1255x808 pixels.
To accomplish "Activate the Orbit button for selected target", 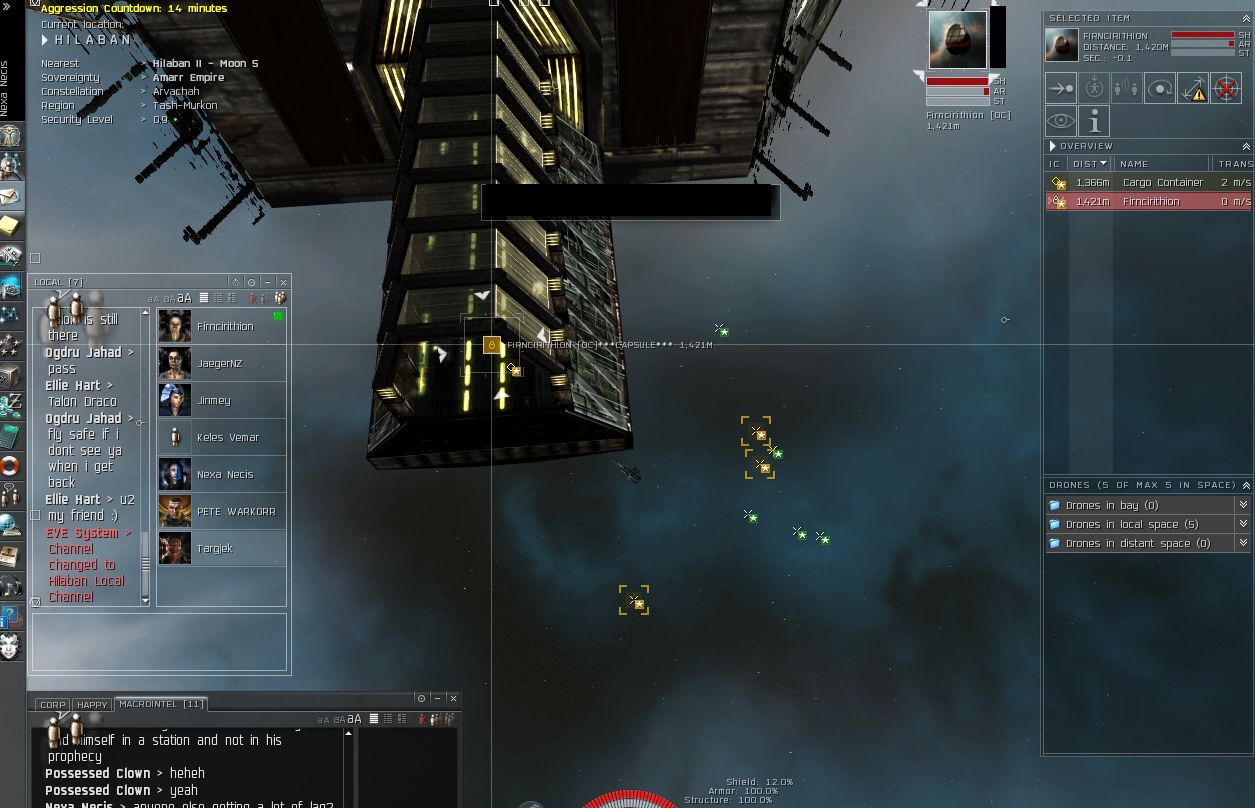I will [x=1160, y=88].
